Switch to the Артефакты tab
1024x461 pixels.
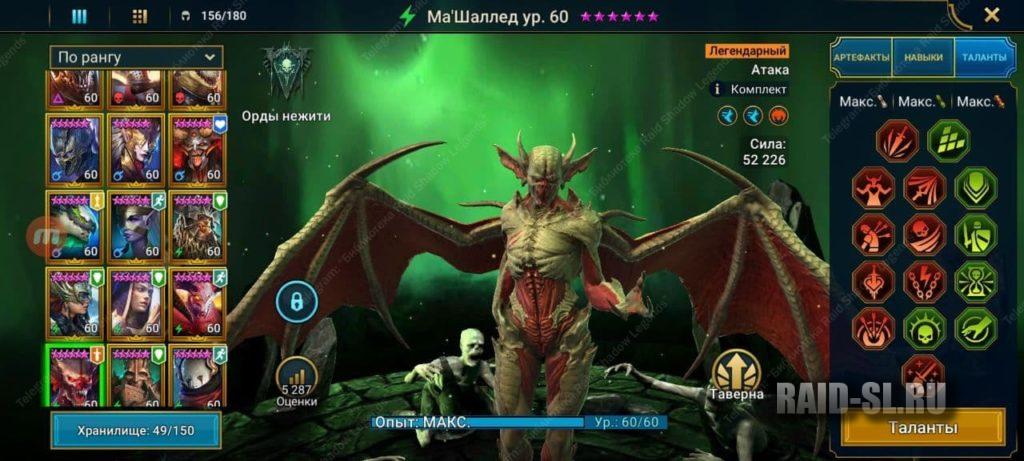(861, 57)
